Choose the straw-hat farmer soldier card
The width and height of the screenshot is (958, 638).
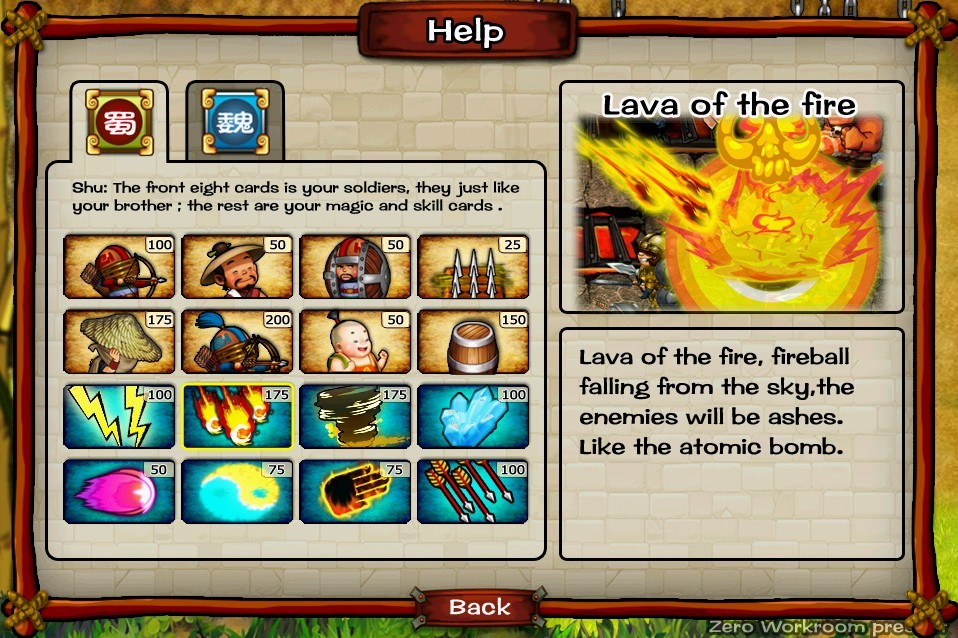[237, 267]
